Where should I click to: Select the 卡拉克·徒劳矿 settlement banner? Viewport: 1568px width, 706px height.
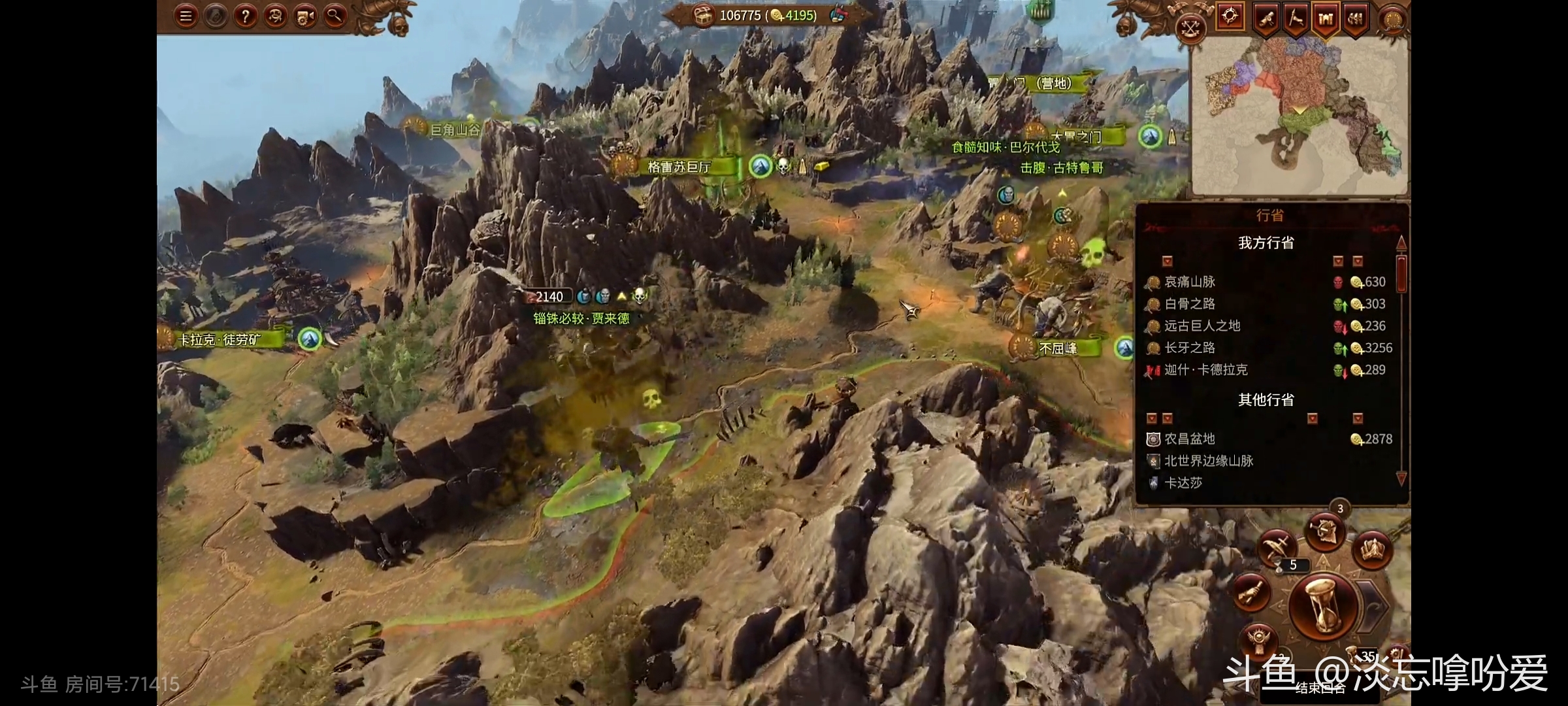click(220, 340)
